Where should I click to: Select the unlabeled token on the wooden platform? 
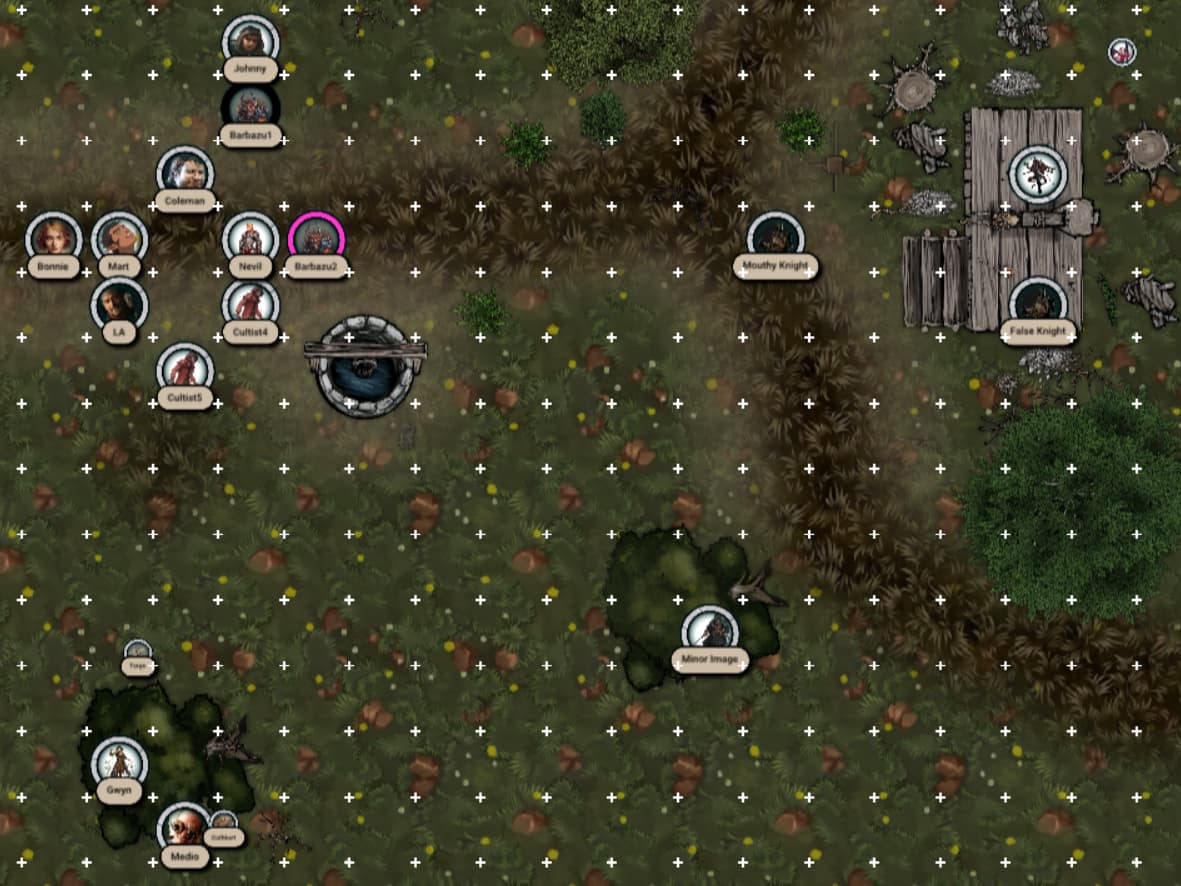pyautogui.click(x=1038, y=173)
